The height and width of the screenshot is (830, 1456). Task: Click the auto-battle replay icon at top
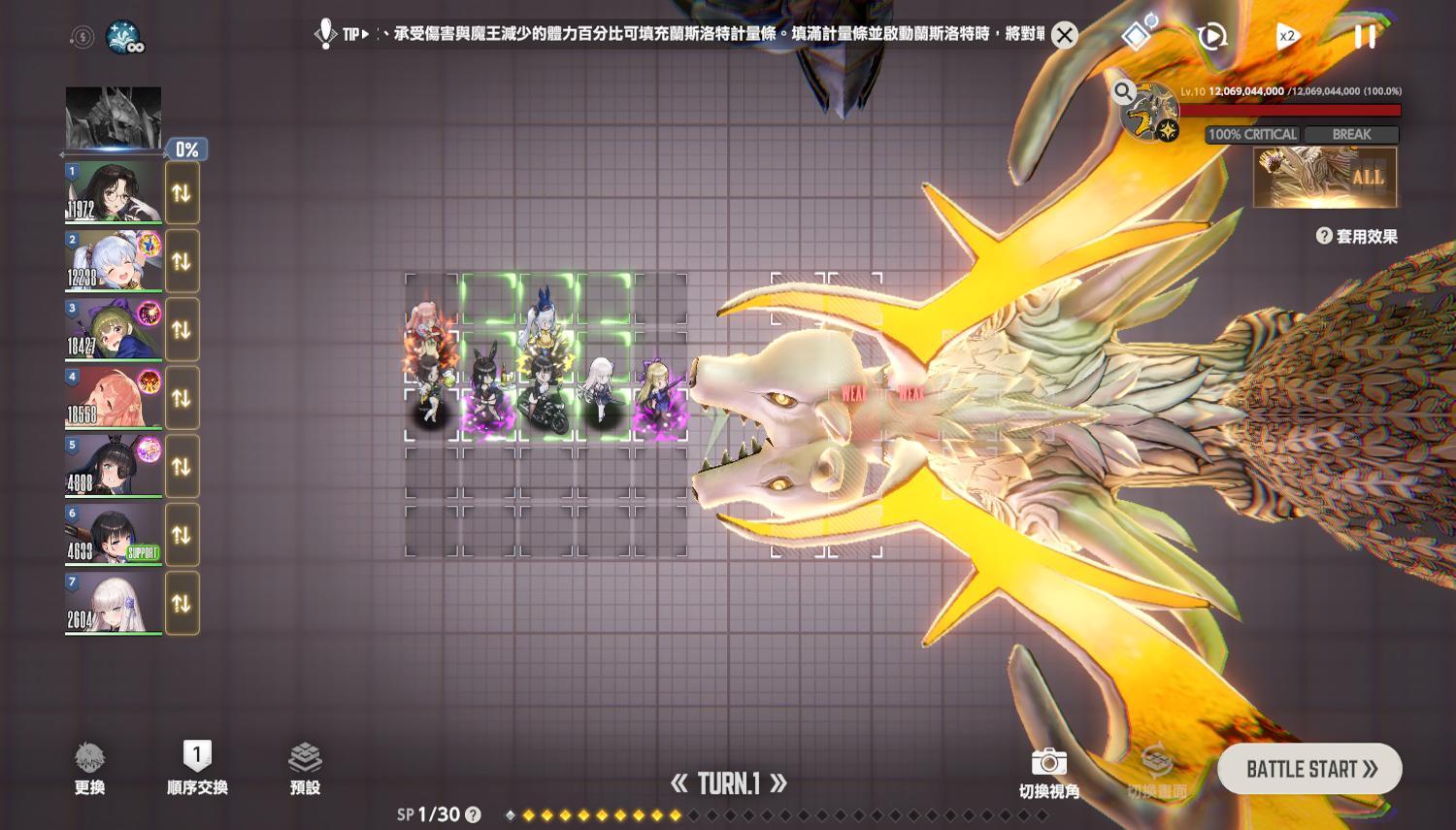point(1212,36)
